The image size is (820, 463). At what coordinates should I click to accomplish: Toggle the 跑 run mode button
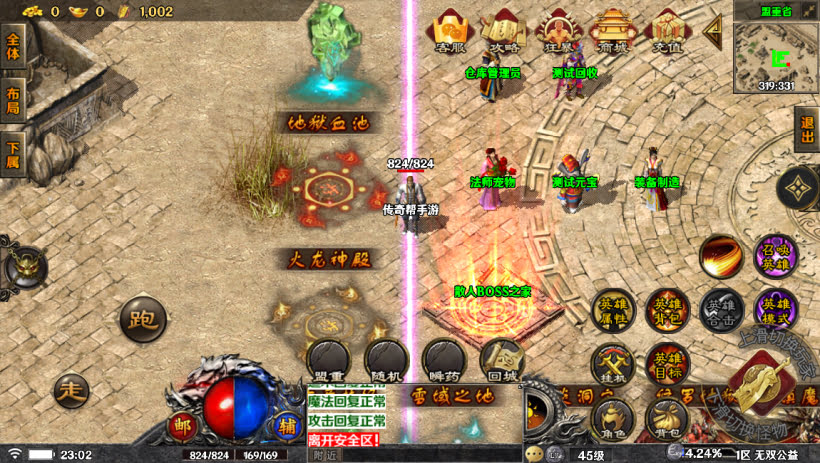click(x=143, y=319)
